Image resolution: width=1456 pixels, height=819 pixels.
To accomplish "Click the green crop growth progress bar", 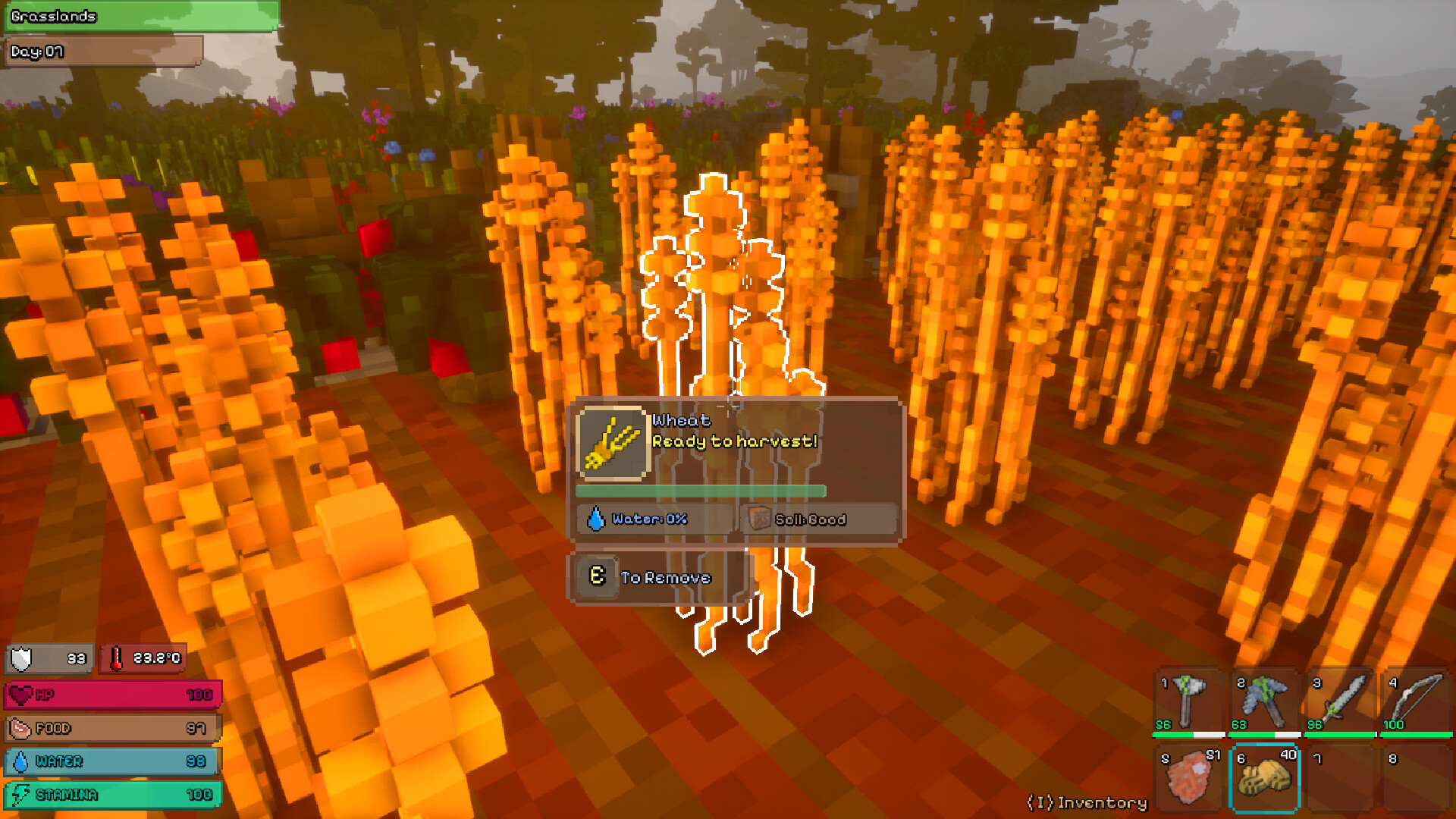I will click(x=699, y=491).
